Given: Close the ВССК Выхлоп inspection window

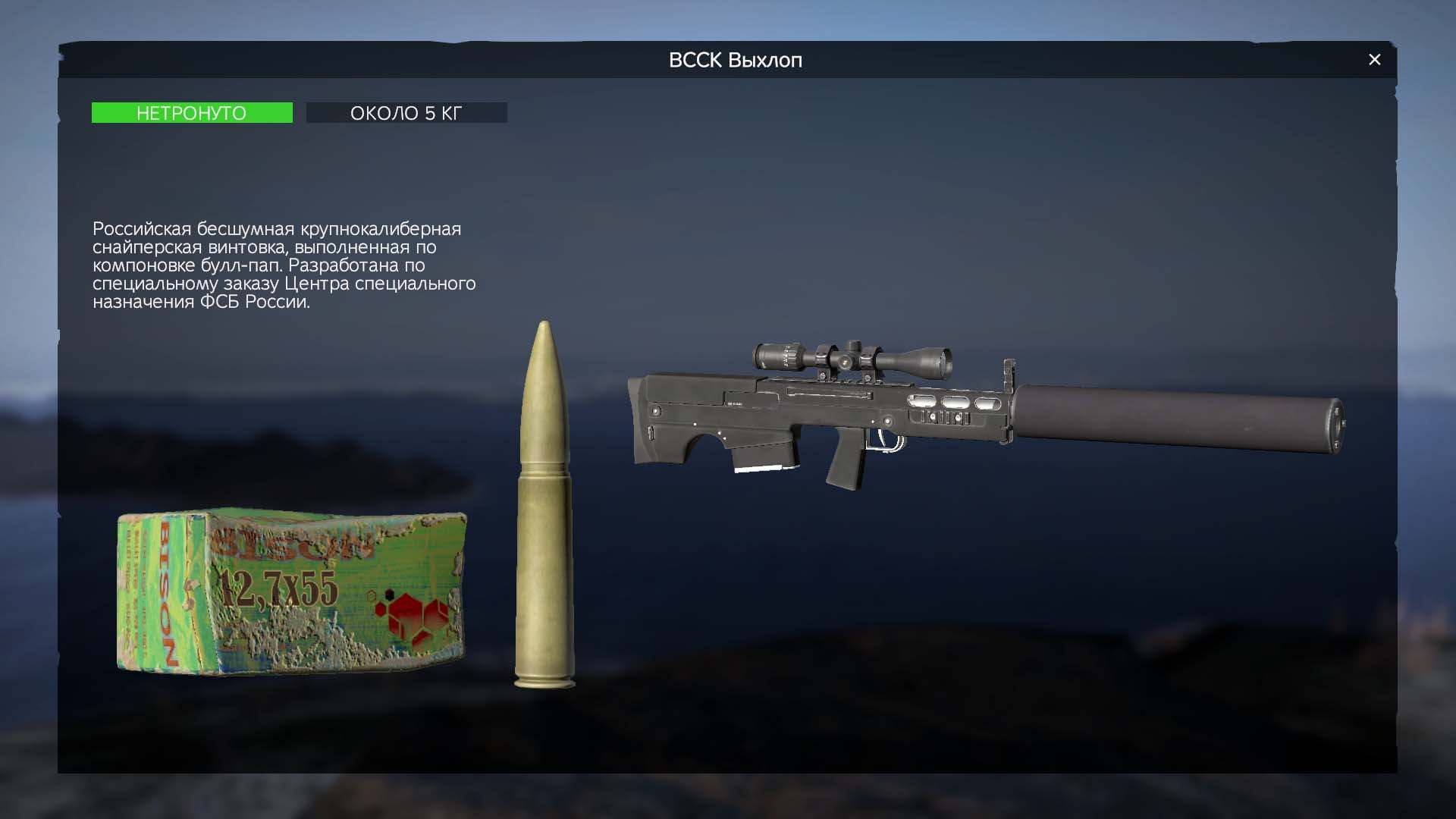Looking at the screenshot, I should (x=1374, y=60).
